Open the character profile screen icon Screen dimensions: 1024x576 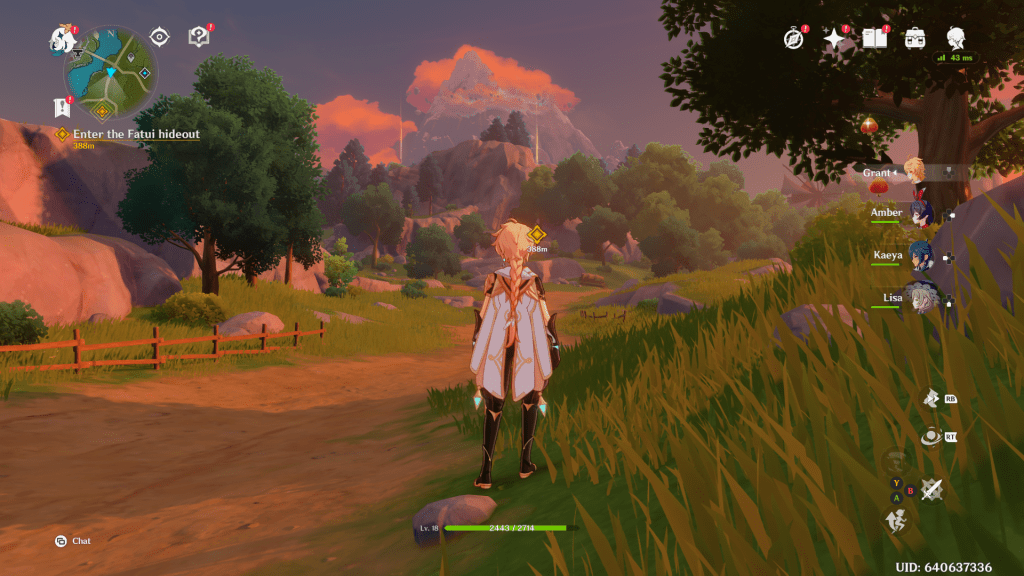[x=956, y=38]
